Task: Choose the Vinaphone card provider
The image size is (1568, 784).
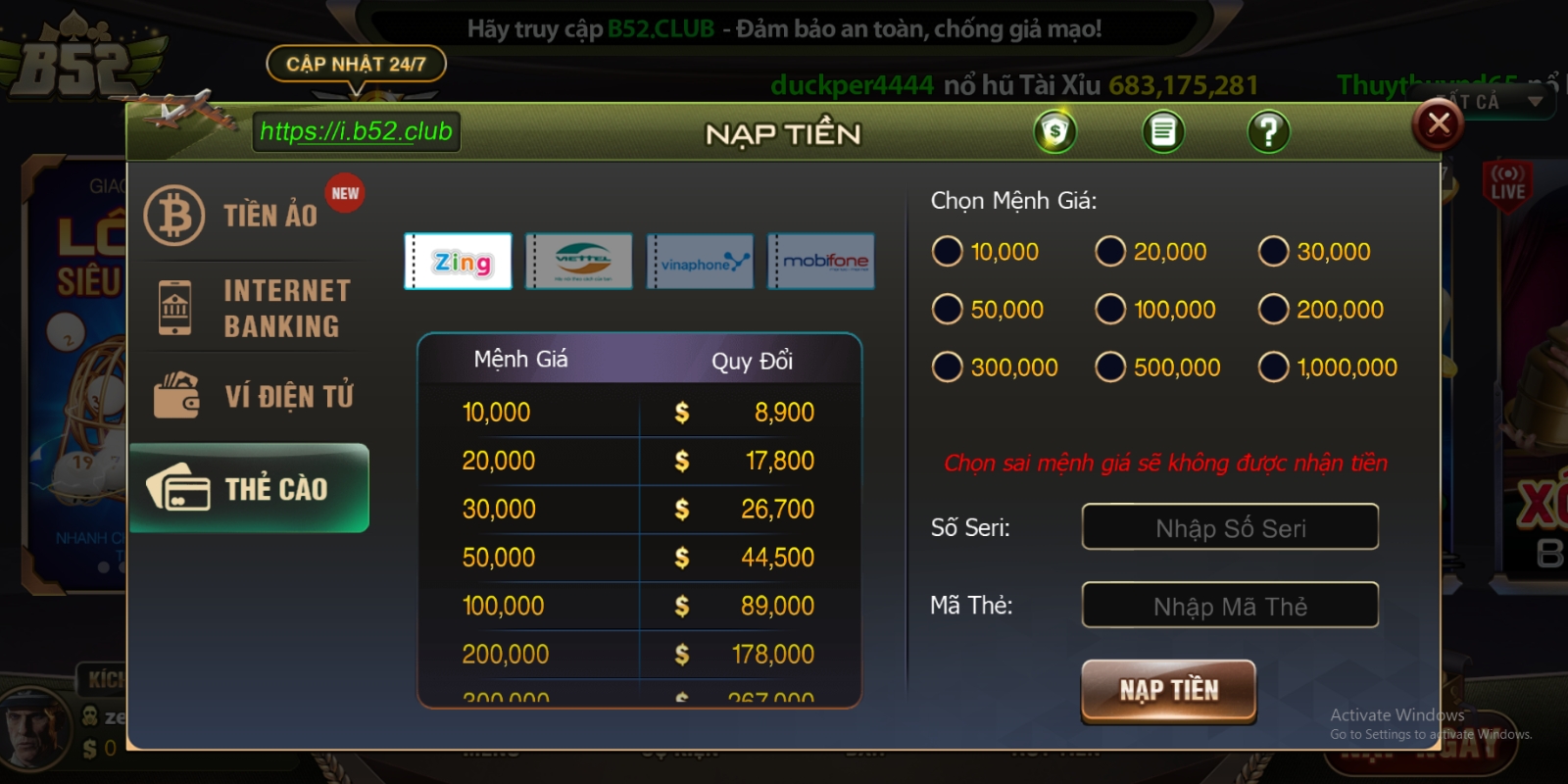Action: coord(701,261)
